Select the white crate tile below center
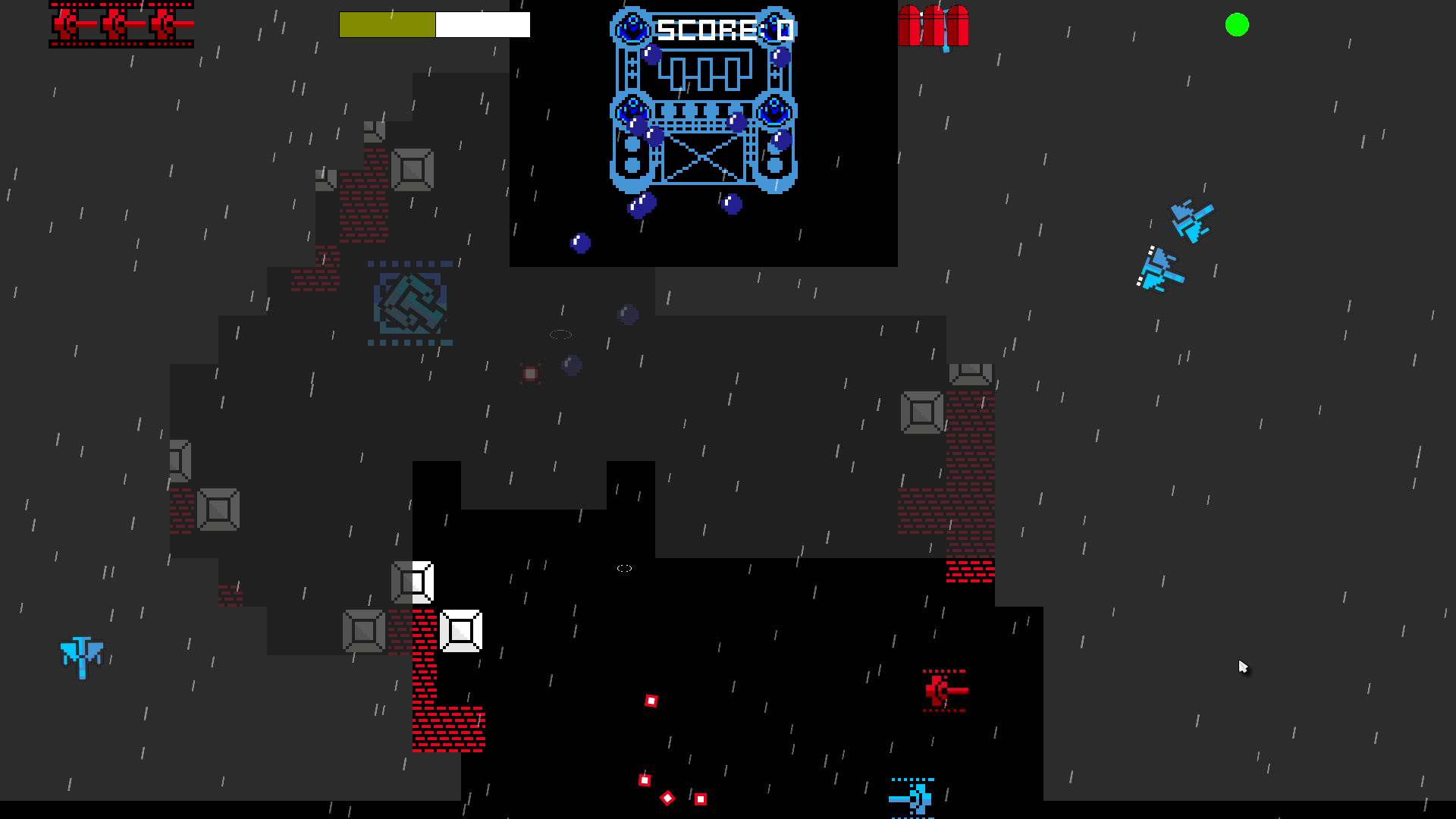 461,629
